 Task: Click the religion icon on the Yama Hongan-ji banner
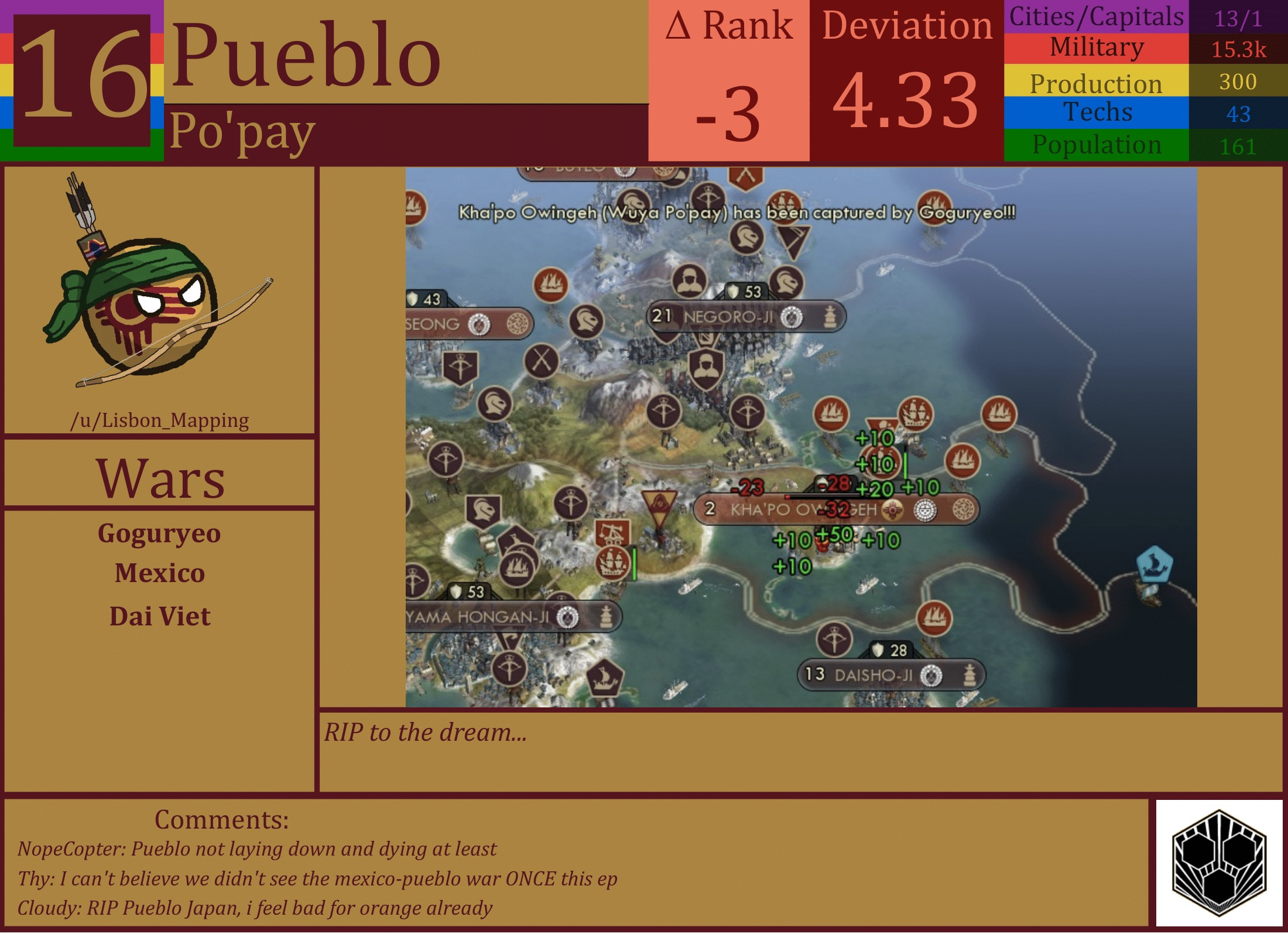pos(567,617)
